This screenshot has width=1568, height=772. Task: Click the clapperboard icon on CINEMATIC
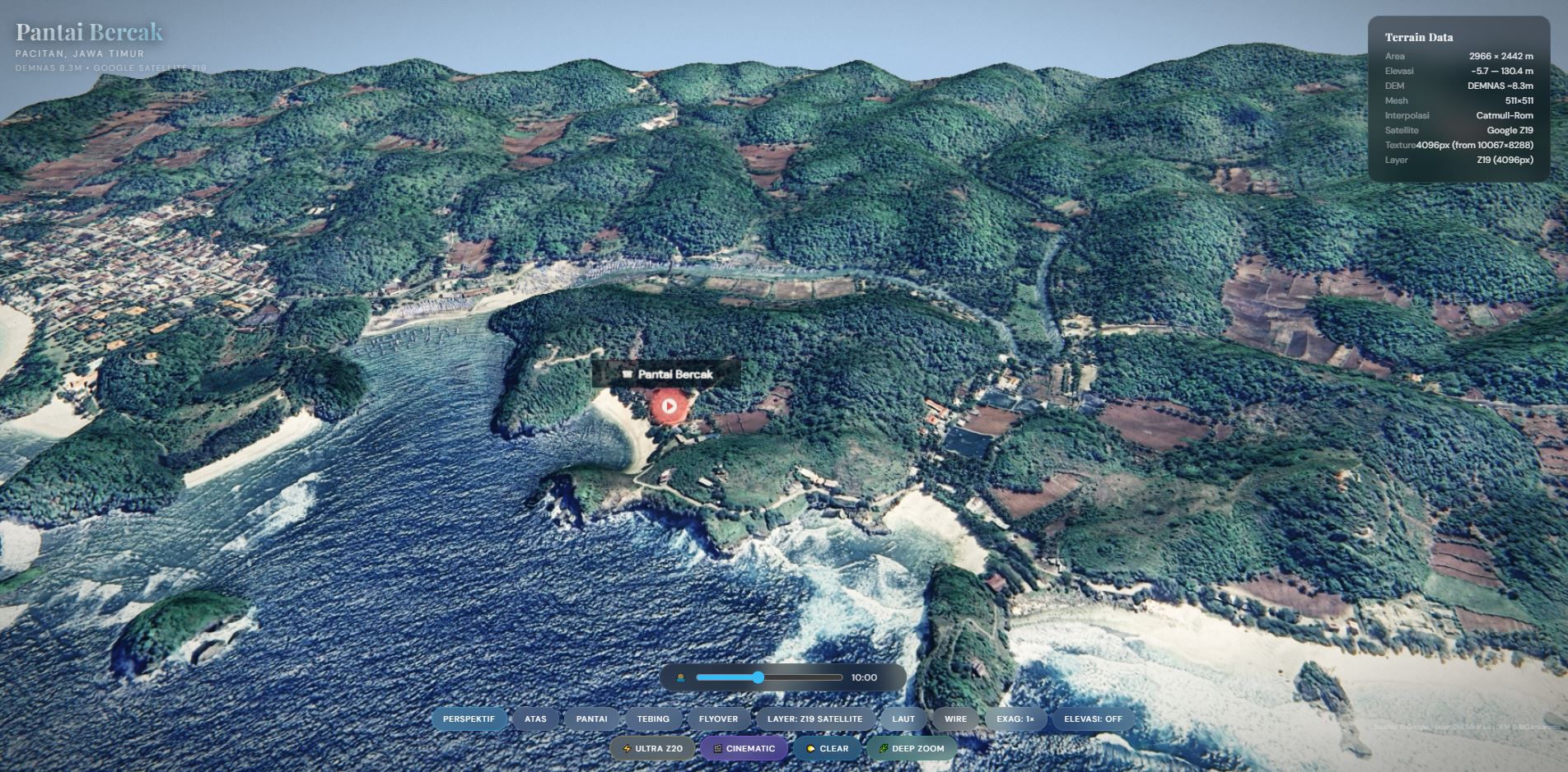click(718, 748)
